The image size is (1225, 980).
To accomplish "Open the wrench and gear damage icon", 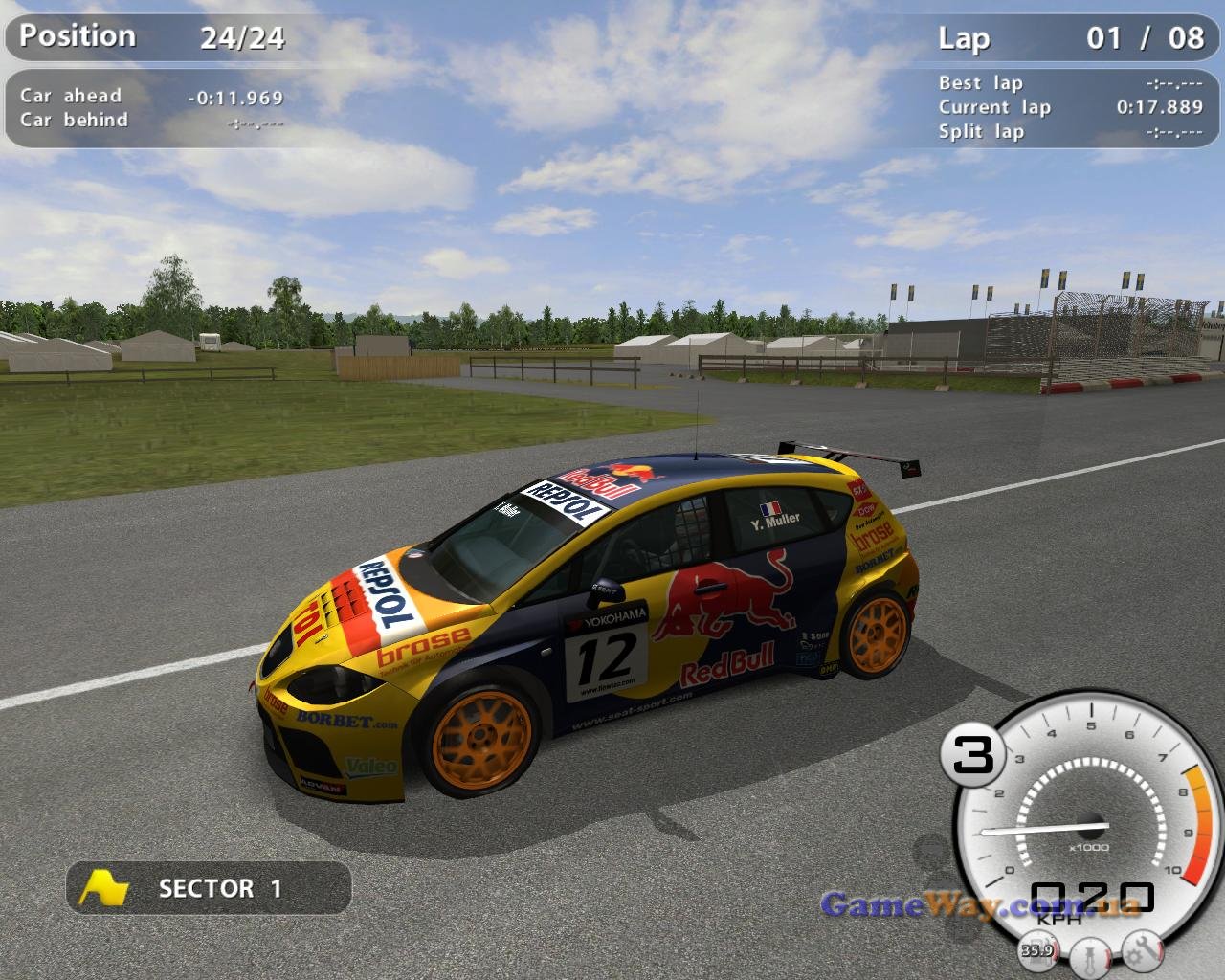I will [1143, 950].
